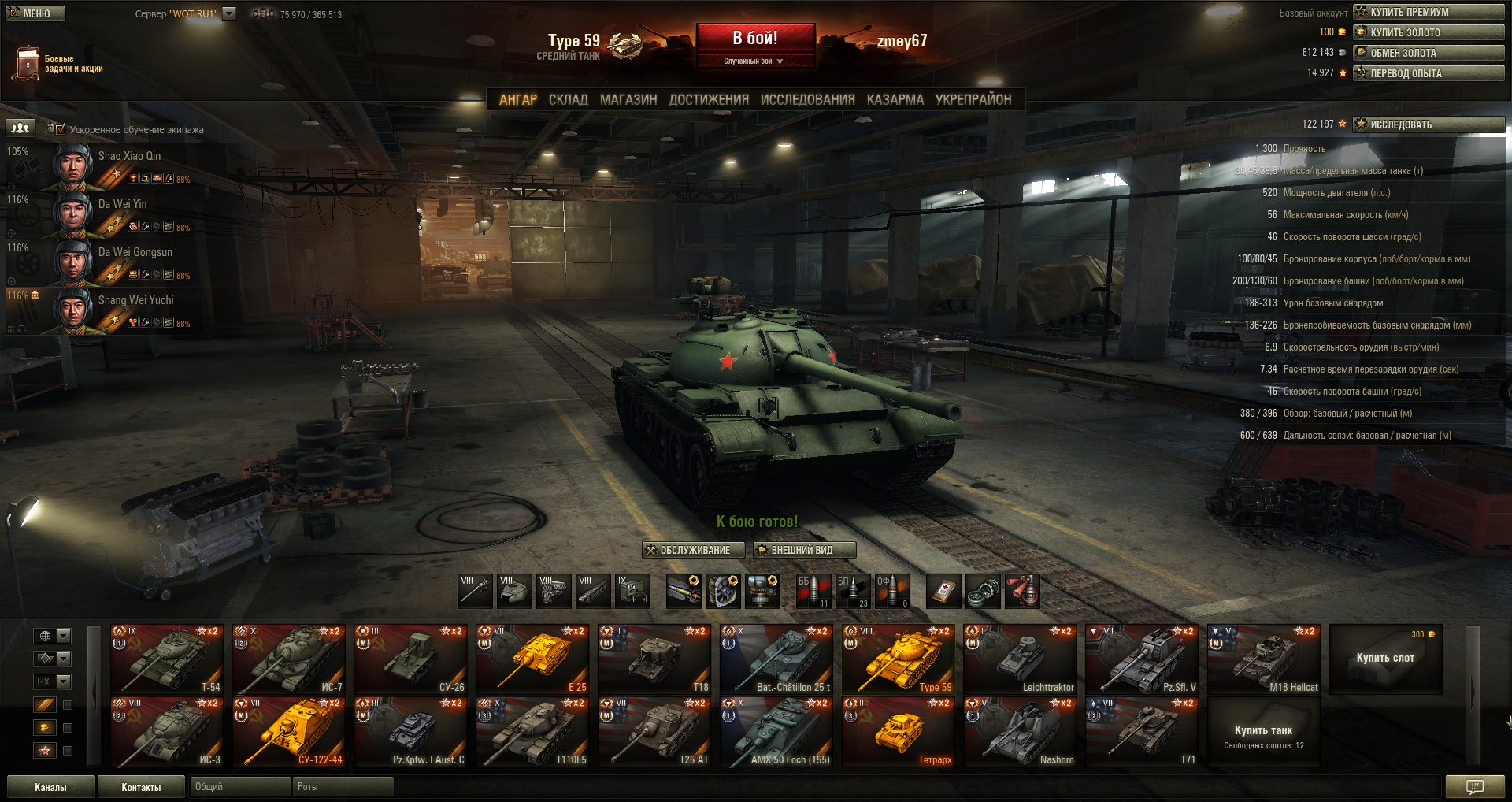
Task: Click КУПИТЬ ПРЕМИУМ button
Action: (x=1428, y=12)
